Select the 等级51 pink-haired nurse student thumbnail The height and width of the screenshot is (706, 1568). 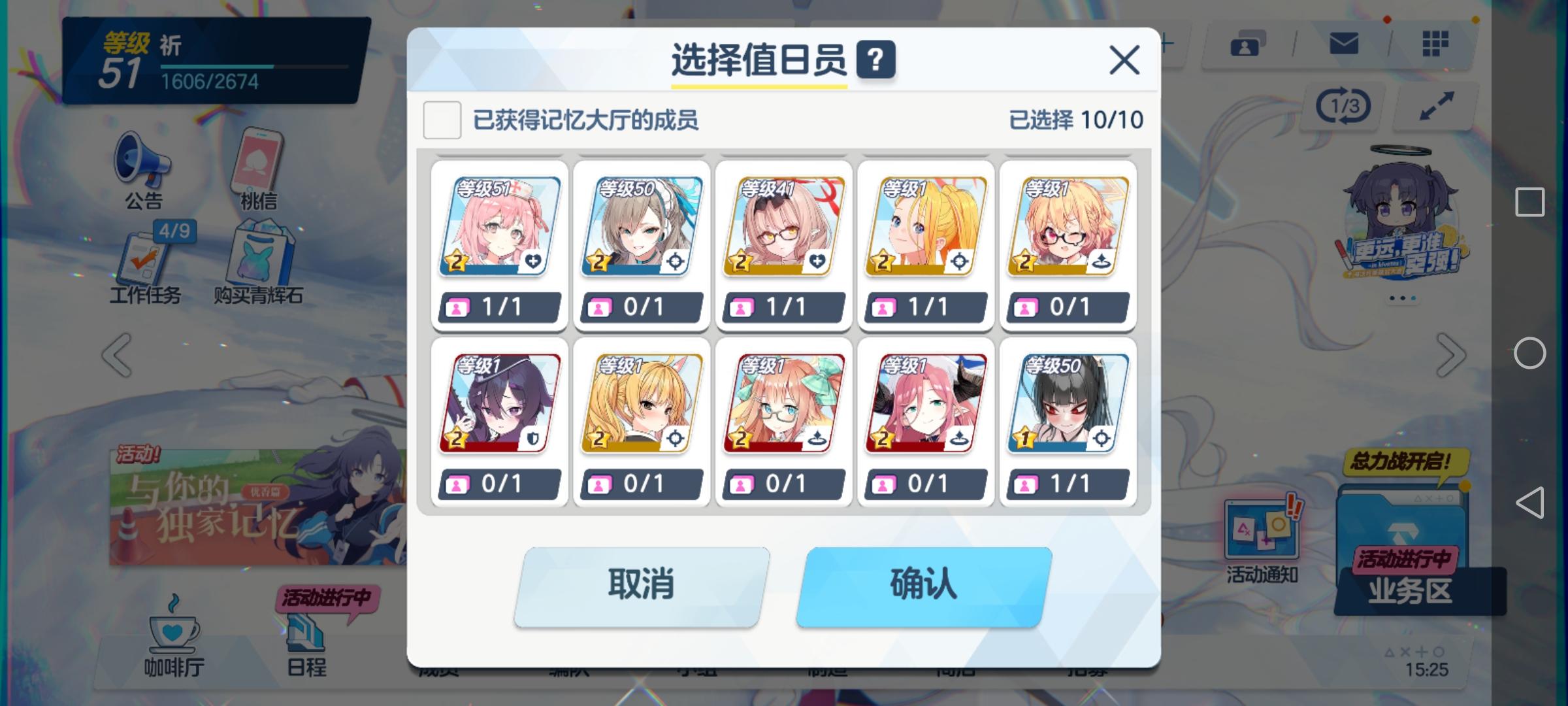point(498,226)
